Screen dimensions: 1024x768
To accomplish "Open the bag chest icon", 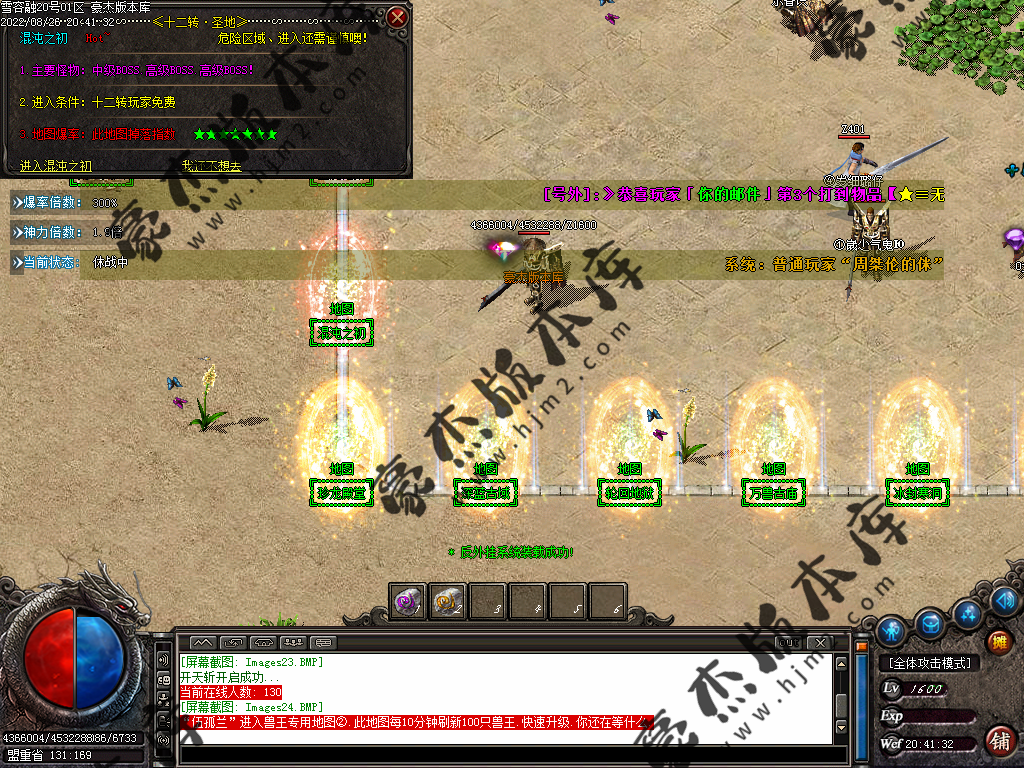I will point(931,623).
